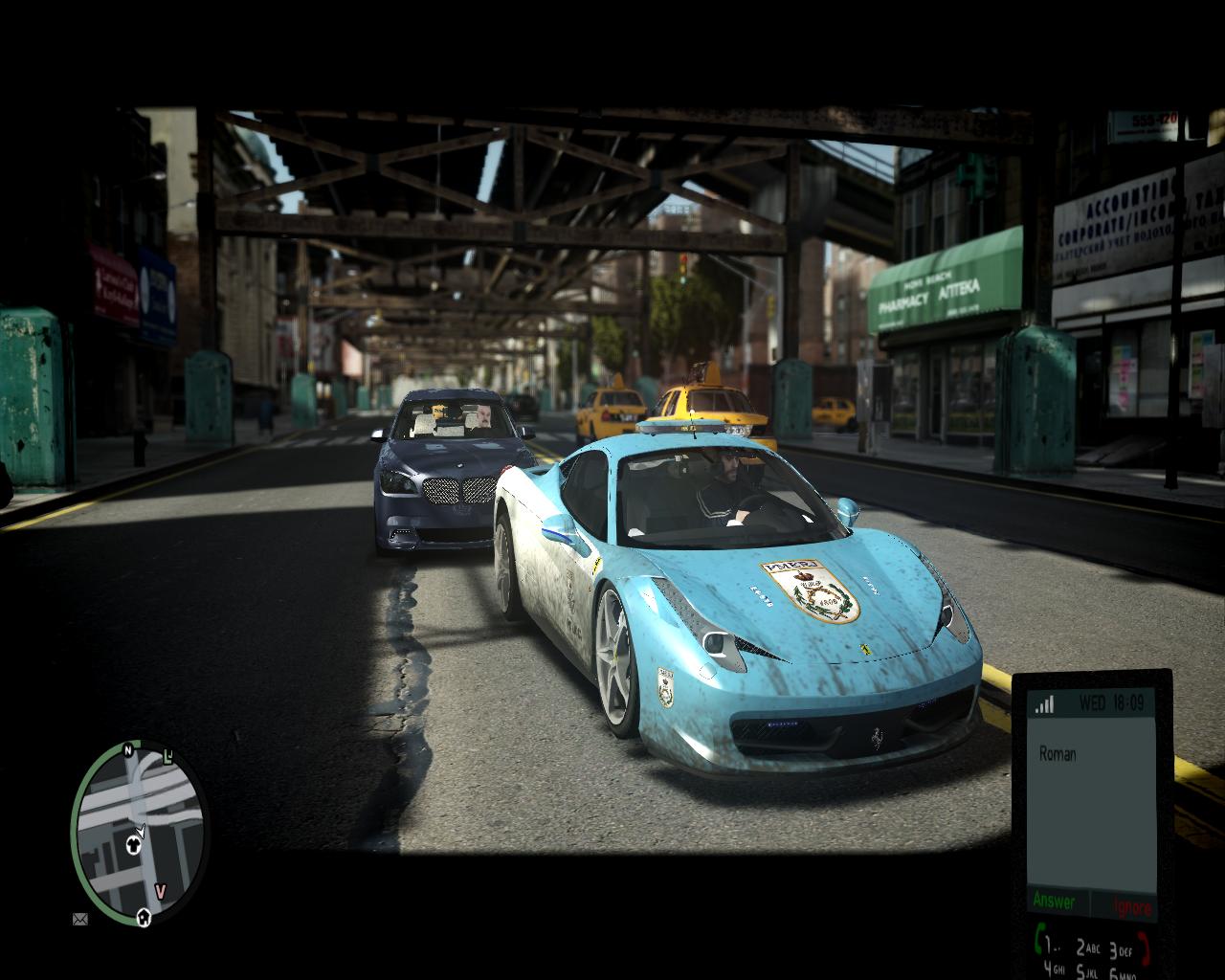Dial the 2 ABC key on the phone
This screenshot has height=980, width=1225.
(1088, 948)
